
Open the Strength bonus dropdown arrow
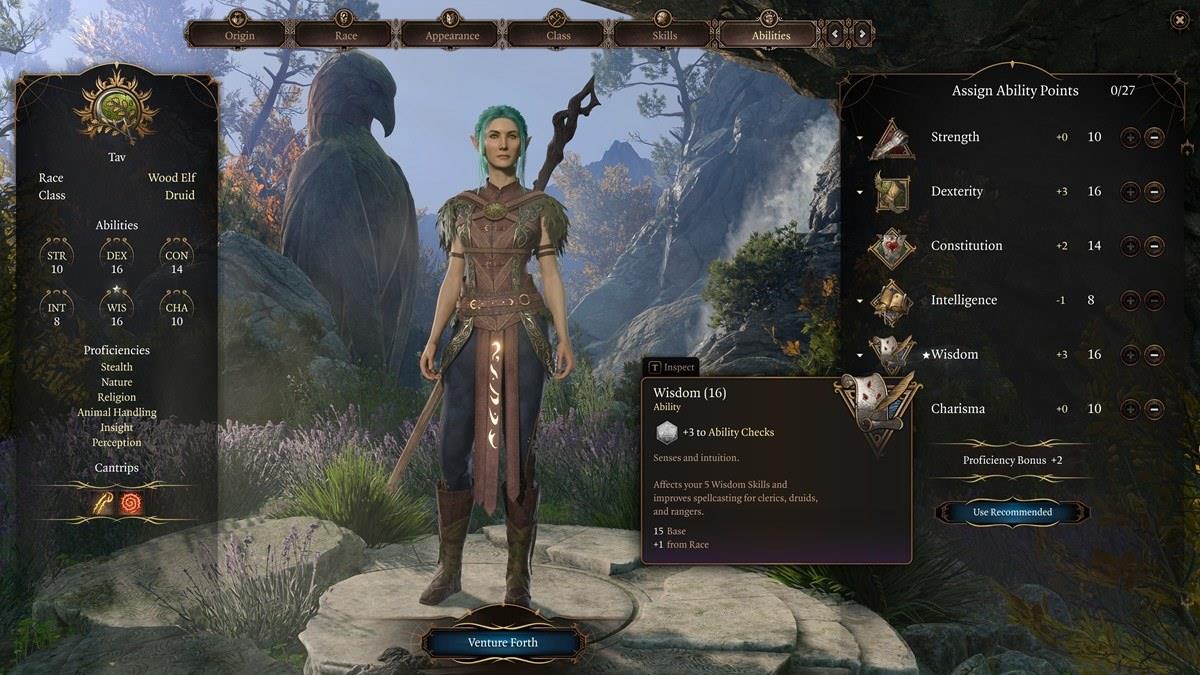pyautogui.click(x=860, y=138)
